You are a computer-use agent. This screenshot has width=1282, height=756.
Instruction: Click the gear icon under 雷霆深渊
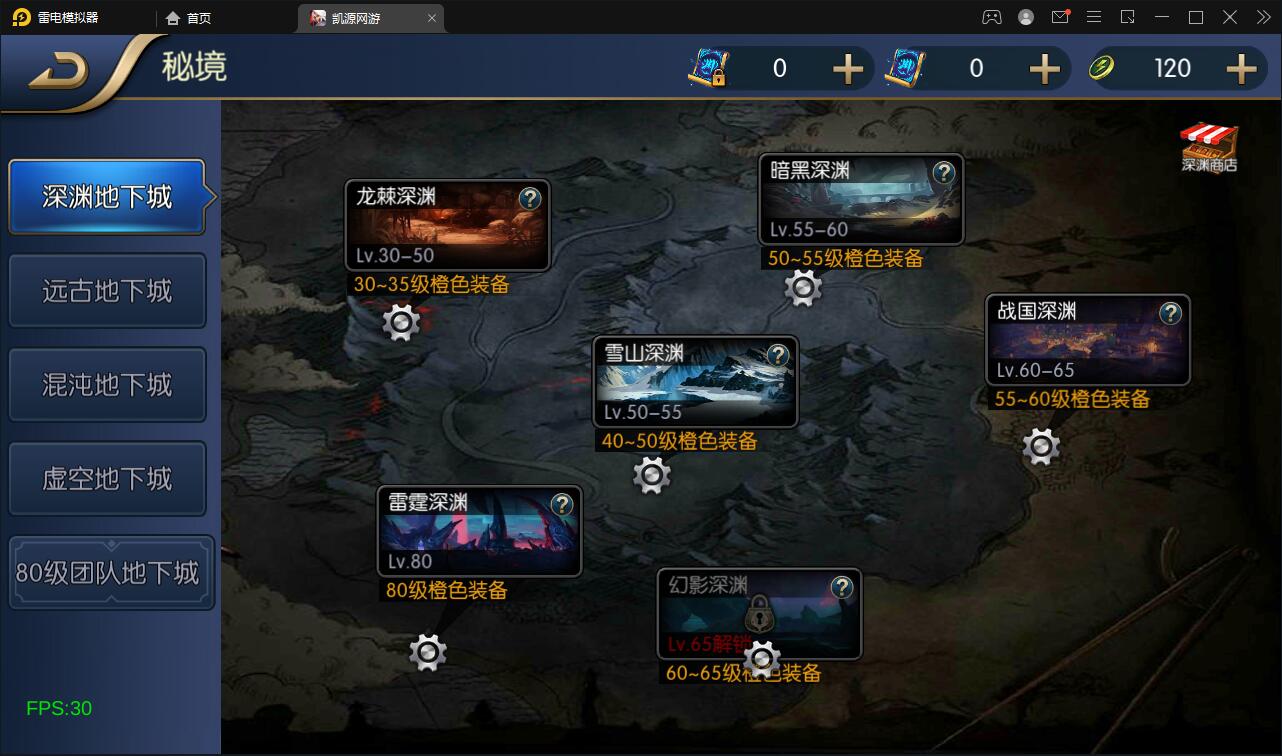tap(428, 651)
